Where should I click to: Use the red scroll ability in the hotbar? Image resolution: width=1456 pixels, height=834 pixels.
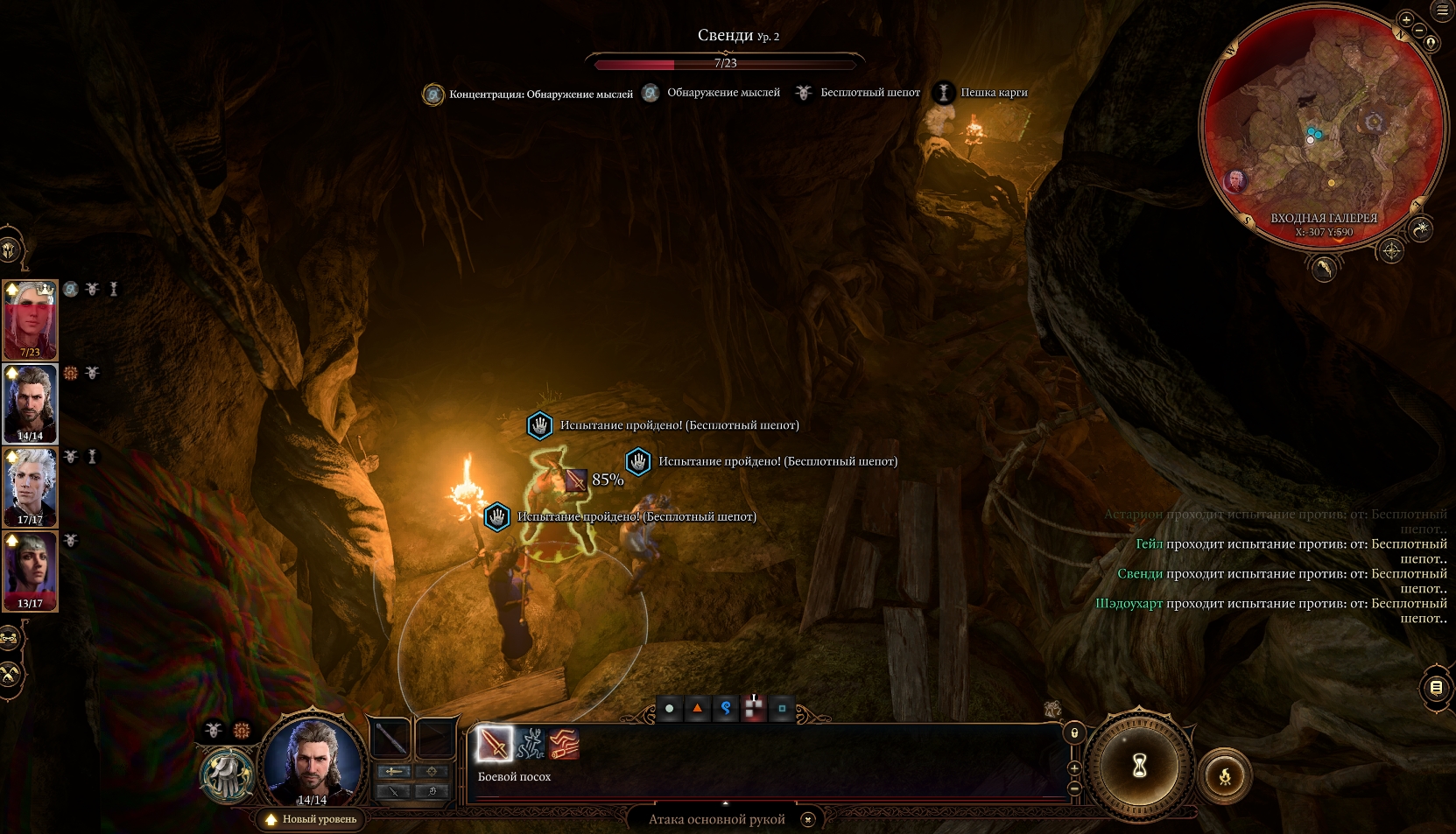[x=565, y=745]
